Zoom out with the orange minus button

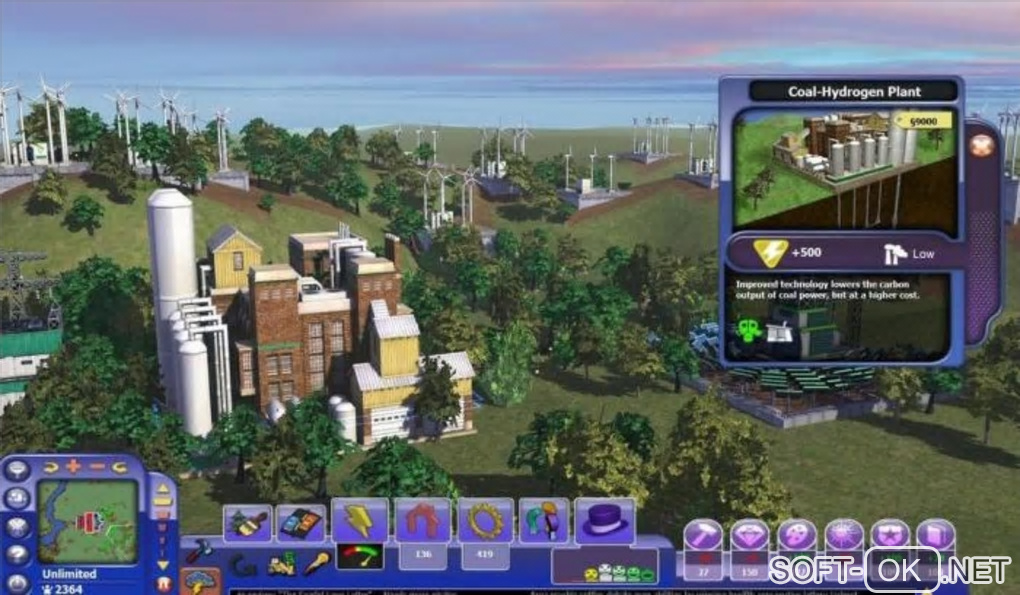coord(96,466)
